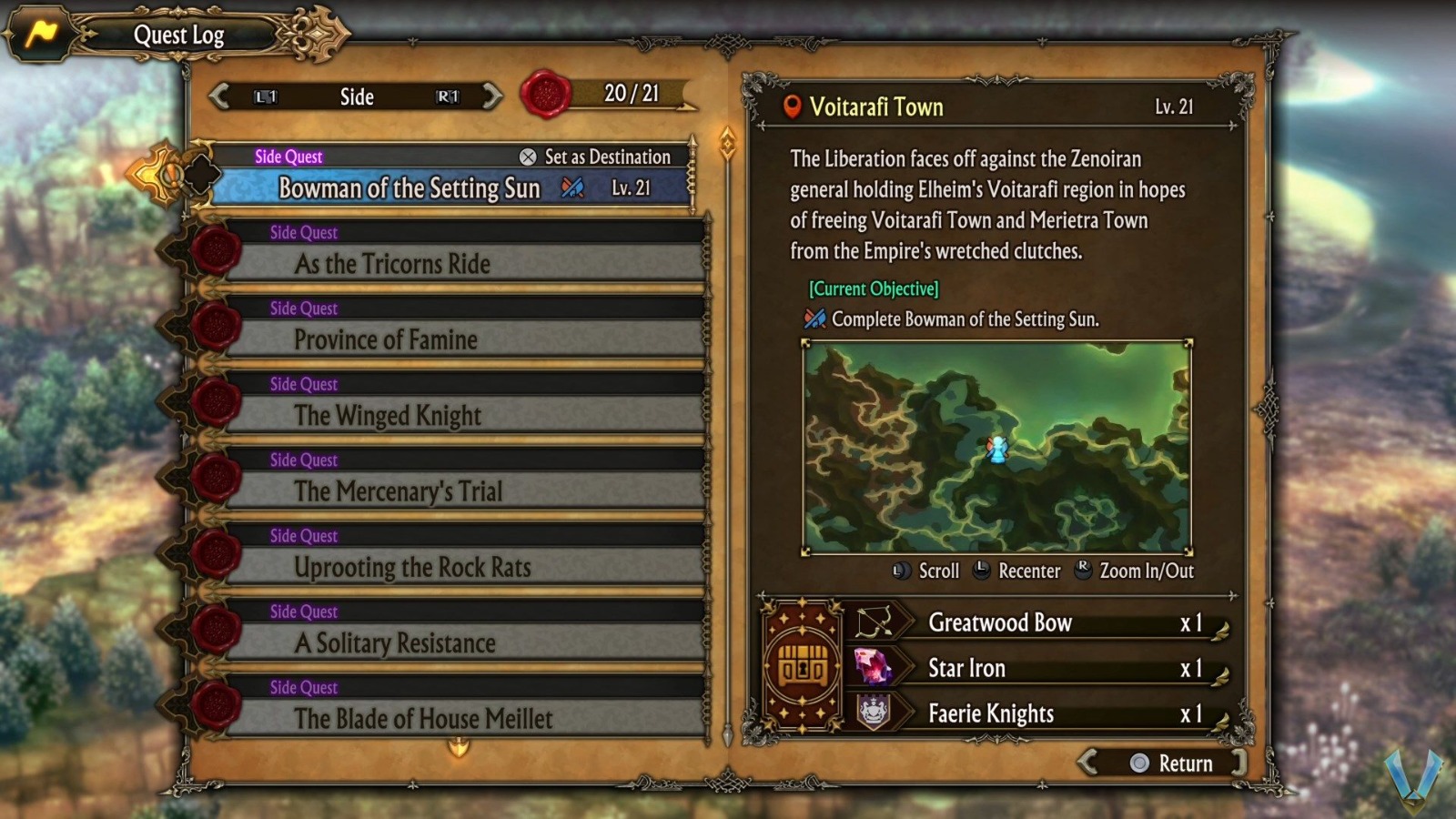This screenshot has width=1456, height=819.
Task: Click the player marker on the map
Action: (x=998, y=449)
